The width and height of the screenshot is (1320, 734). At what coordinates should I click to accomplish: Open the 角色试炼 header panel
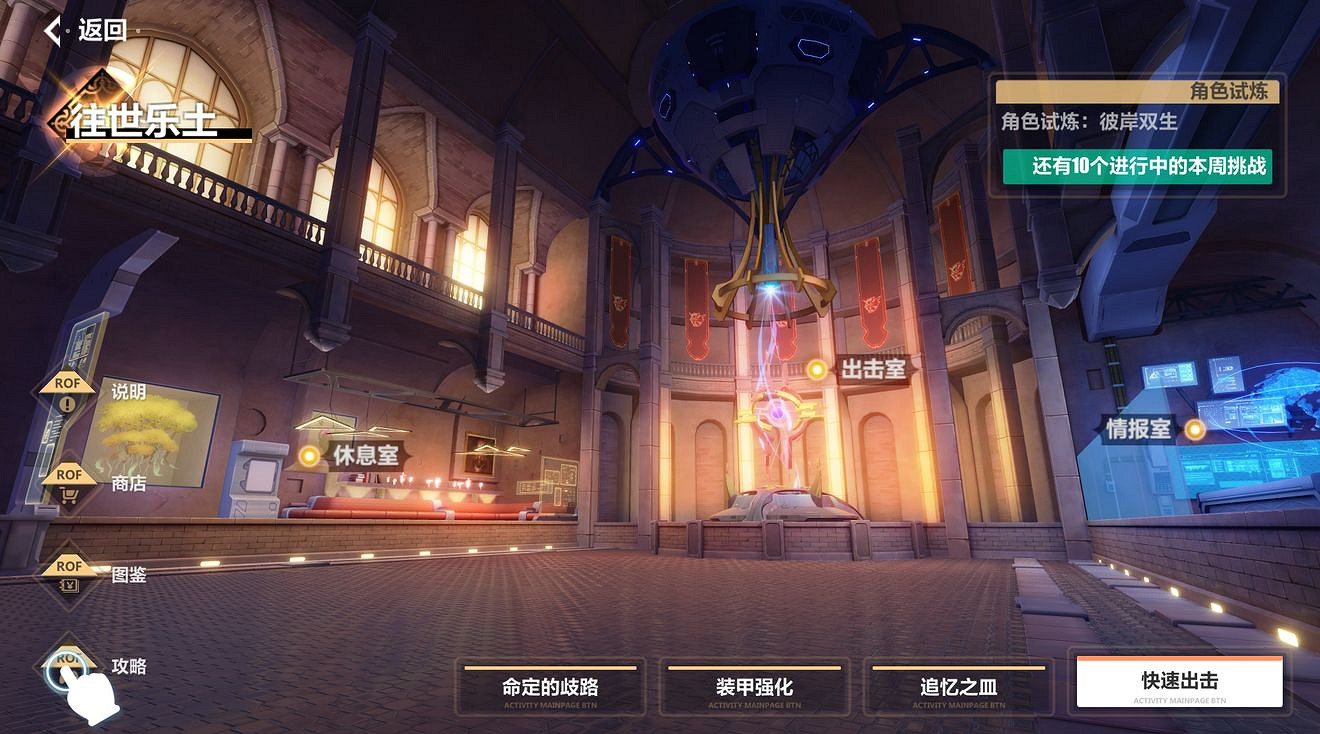(x=1138, y=91)
